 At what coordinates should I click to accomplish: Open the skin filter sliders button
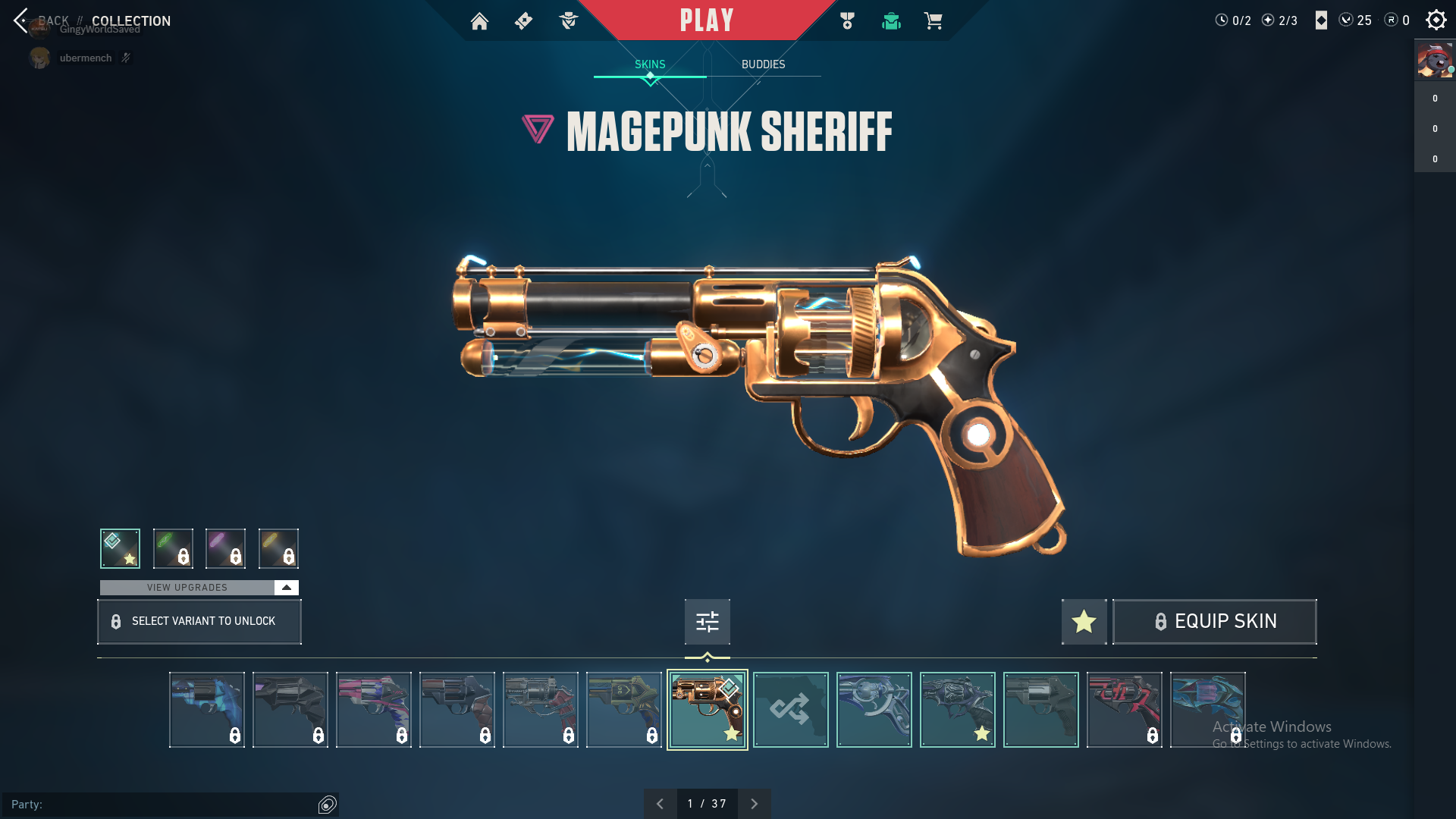[707, 622]
